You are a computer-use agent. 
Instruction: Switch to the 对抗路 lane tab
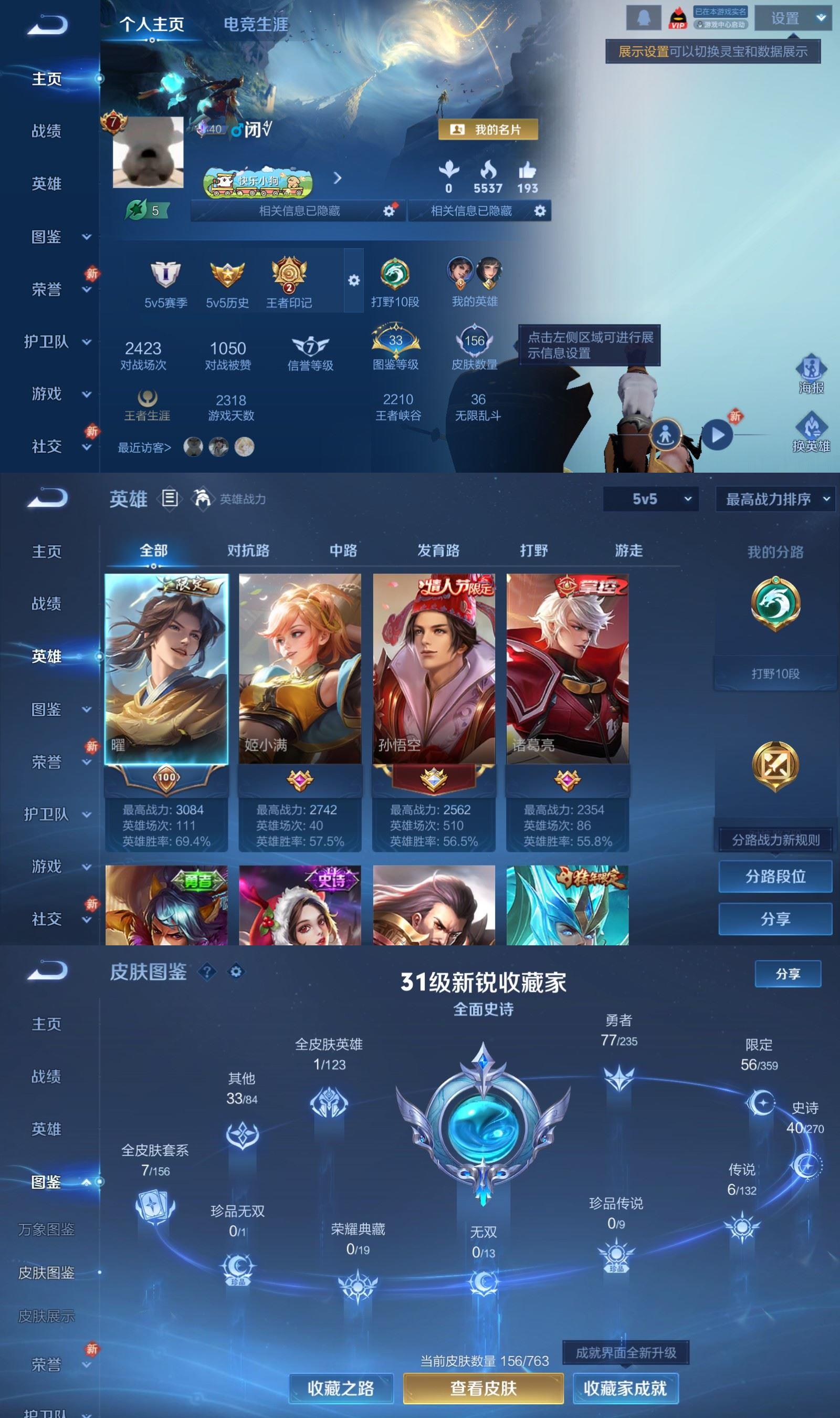(x=248, y=550)
